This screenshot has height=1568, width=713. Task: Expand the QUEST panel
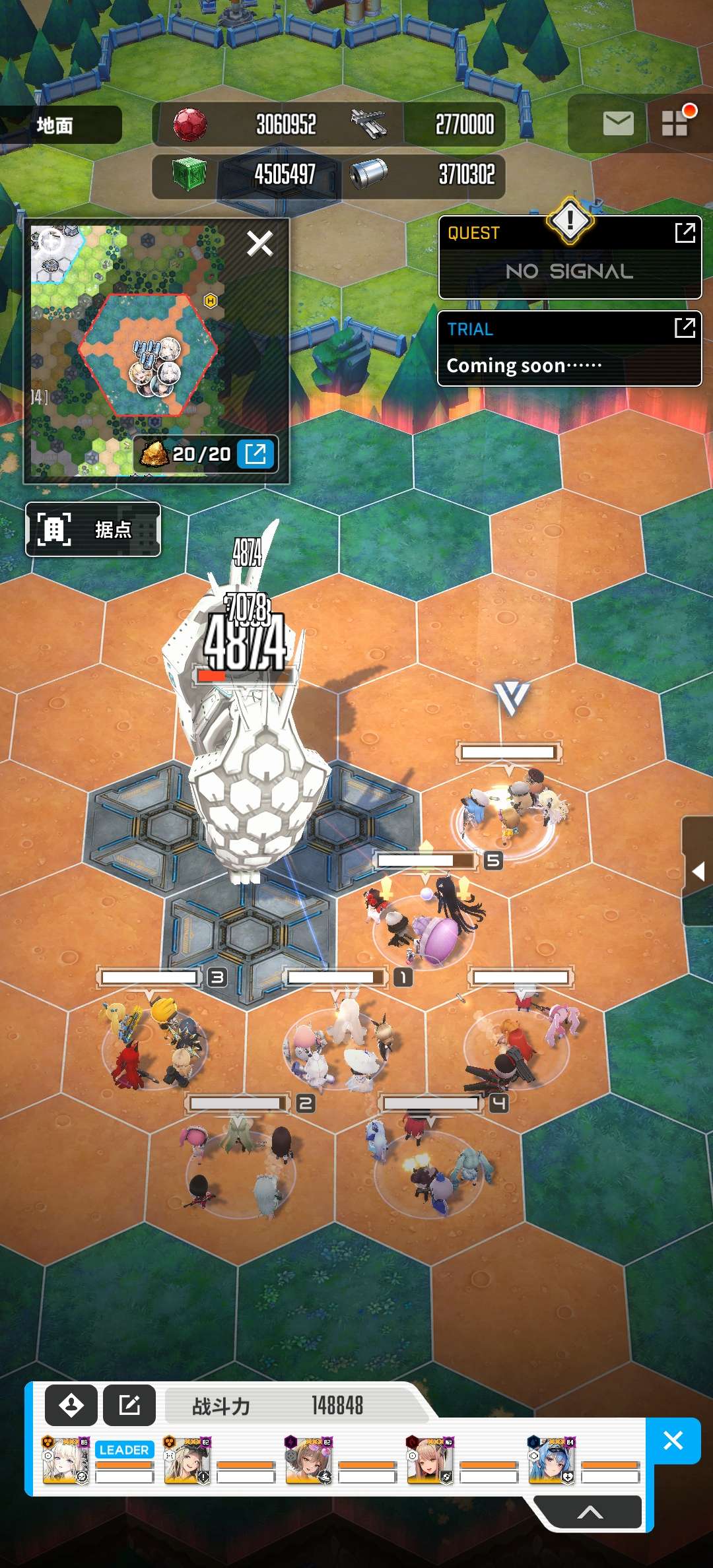tap(685, 232)
